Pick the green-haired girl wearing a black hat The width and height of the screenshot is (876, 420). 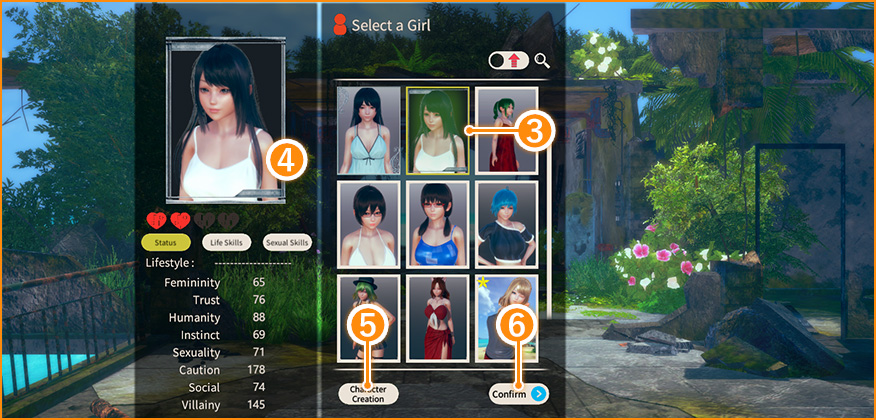click(x=368, y=318)
